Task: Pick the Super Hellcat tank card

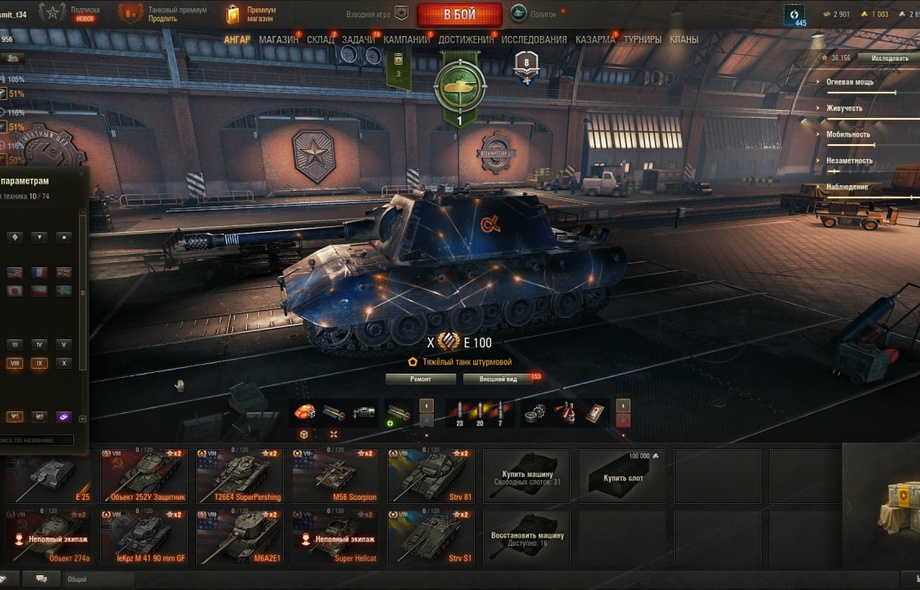Action: (335, 537)
